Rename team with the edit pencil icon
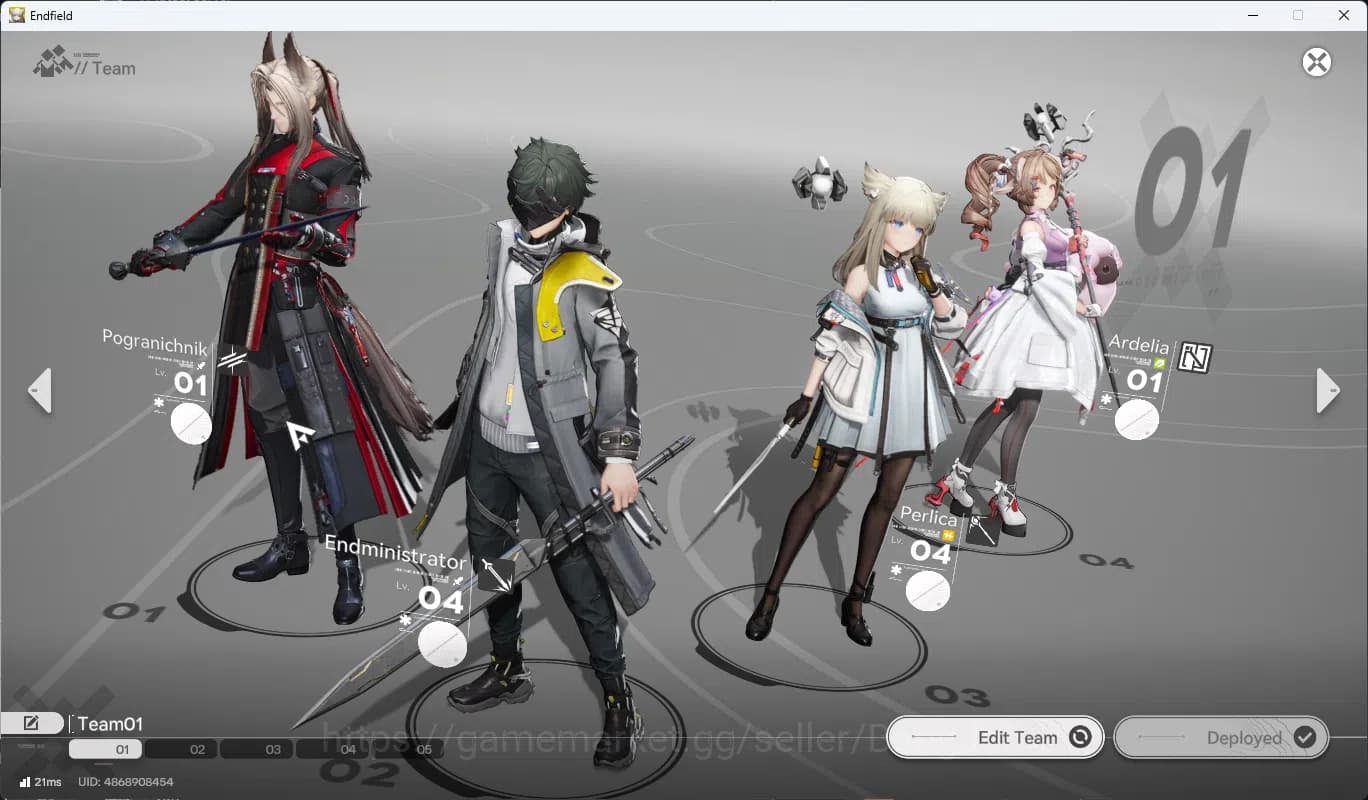This screenshot has width=1368, height=800. 31,723
